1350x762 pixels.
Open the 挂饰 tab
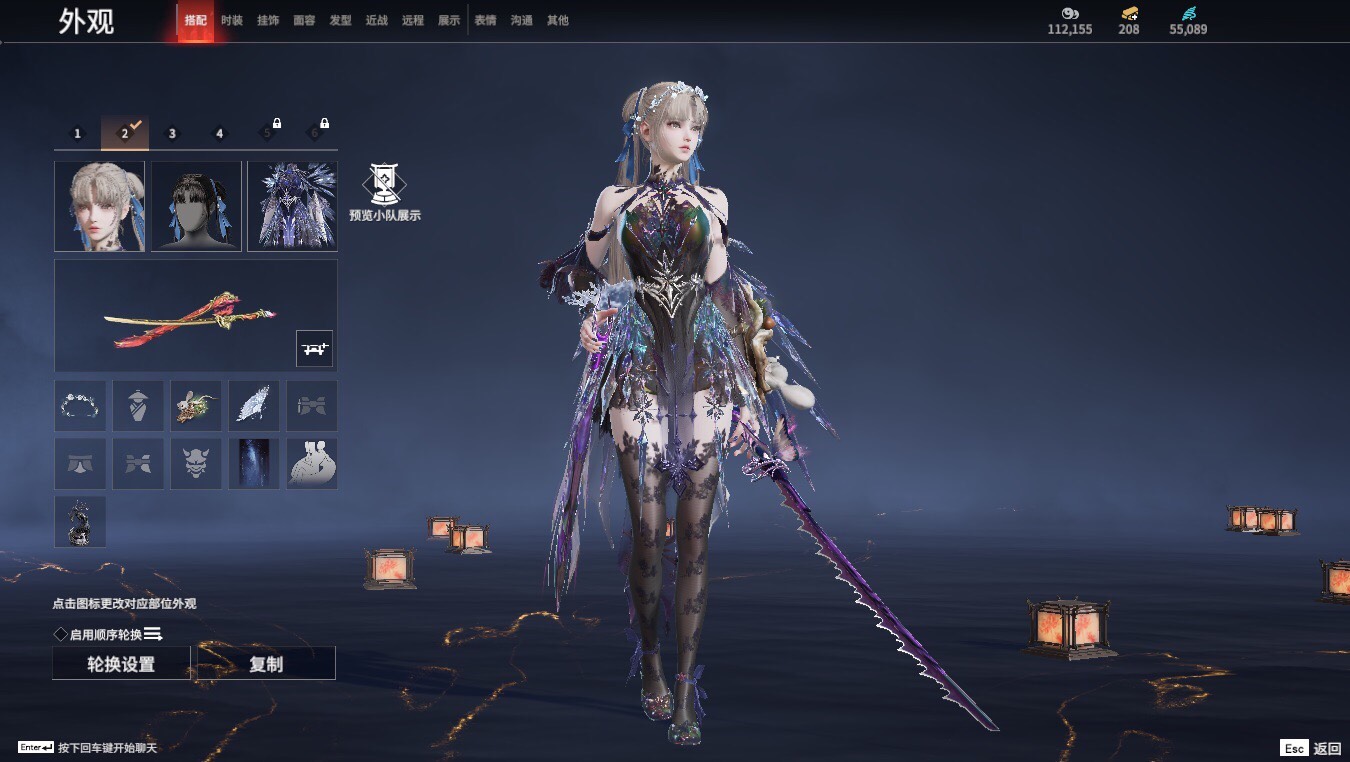coord(268,20)
